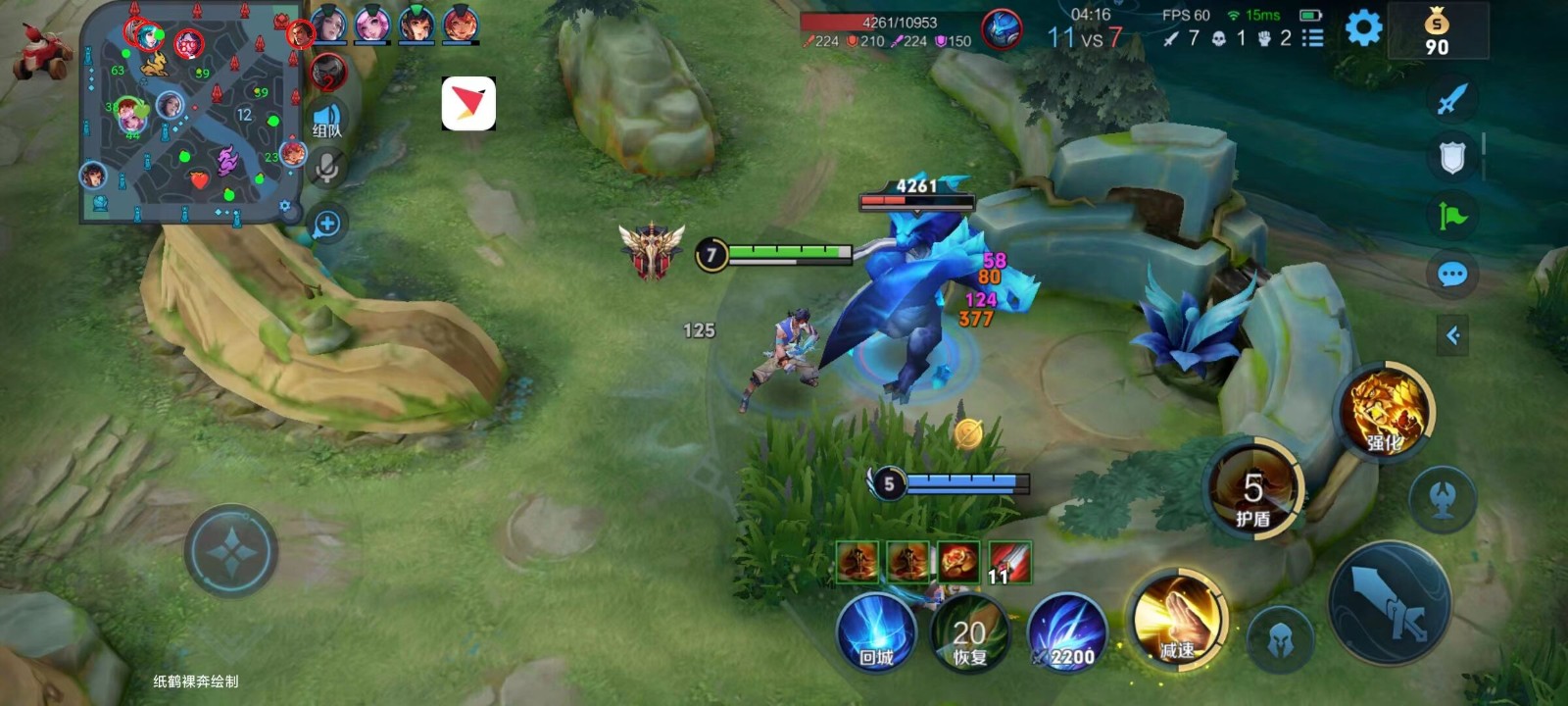Viewport: 1568px width, 706px height.
Task: Select the tower-attack button
Action: click(x=1442, y=499)
